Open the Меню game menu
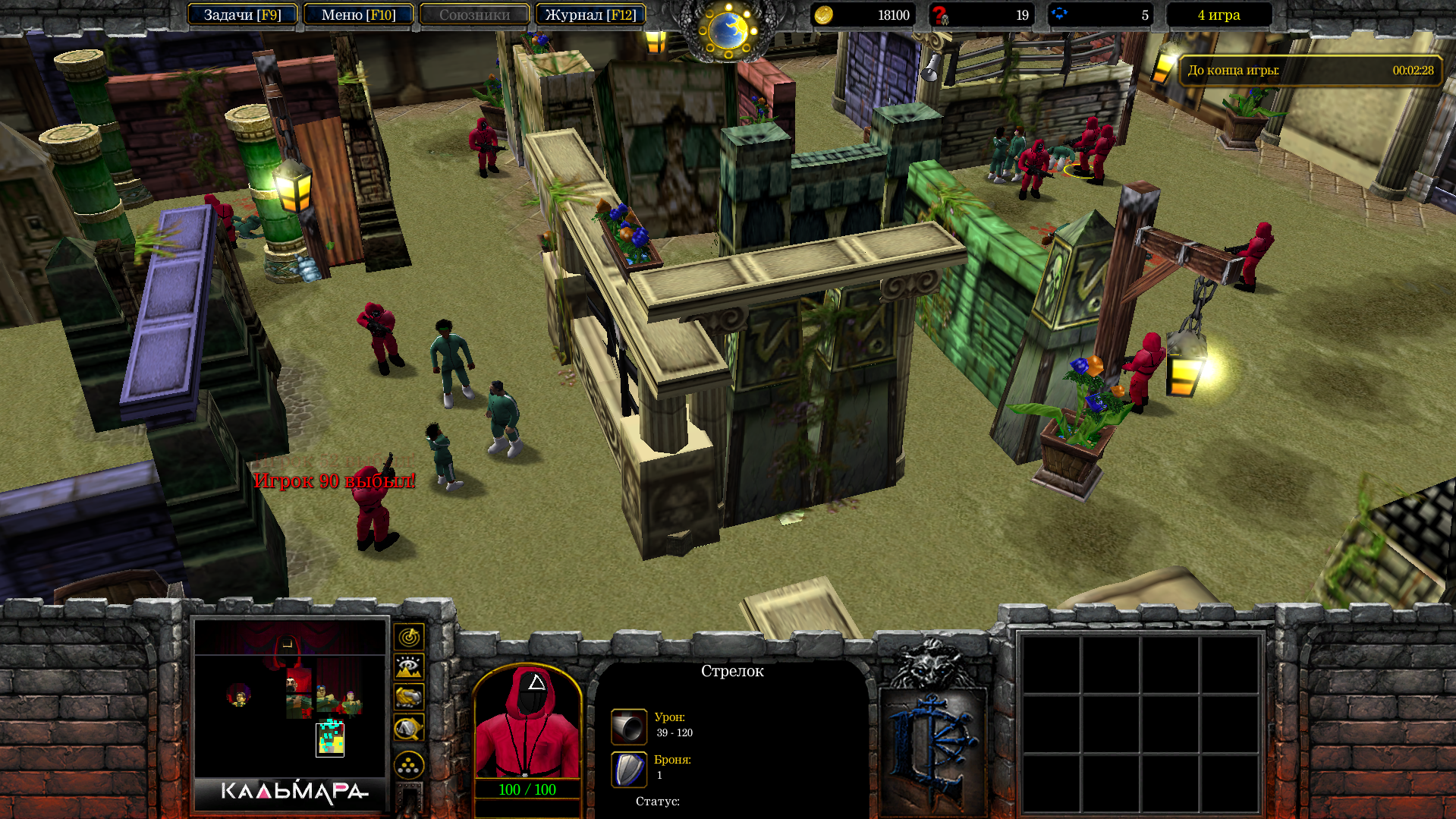Viewport: 1456px width, 819px height. (x=358, y=15)
